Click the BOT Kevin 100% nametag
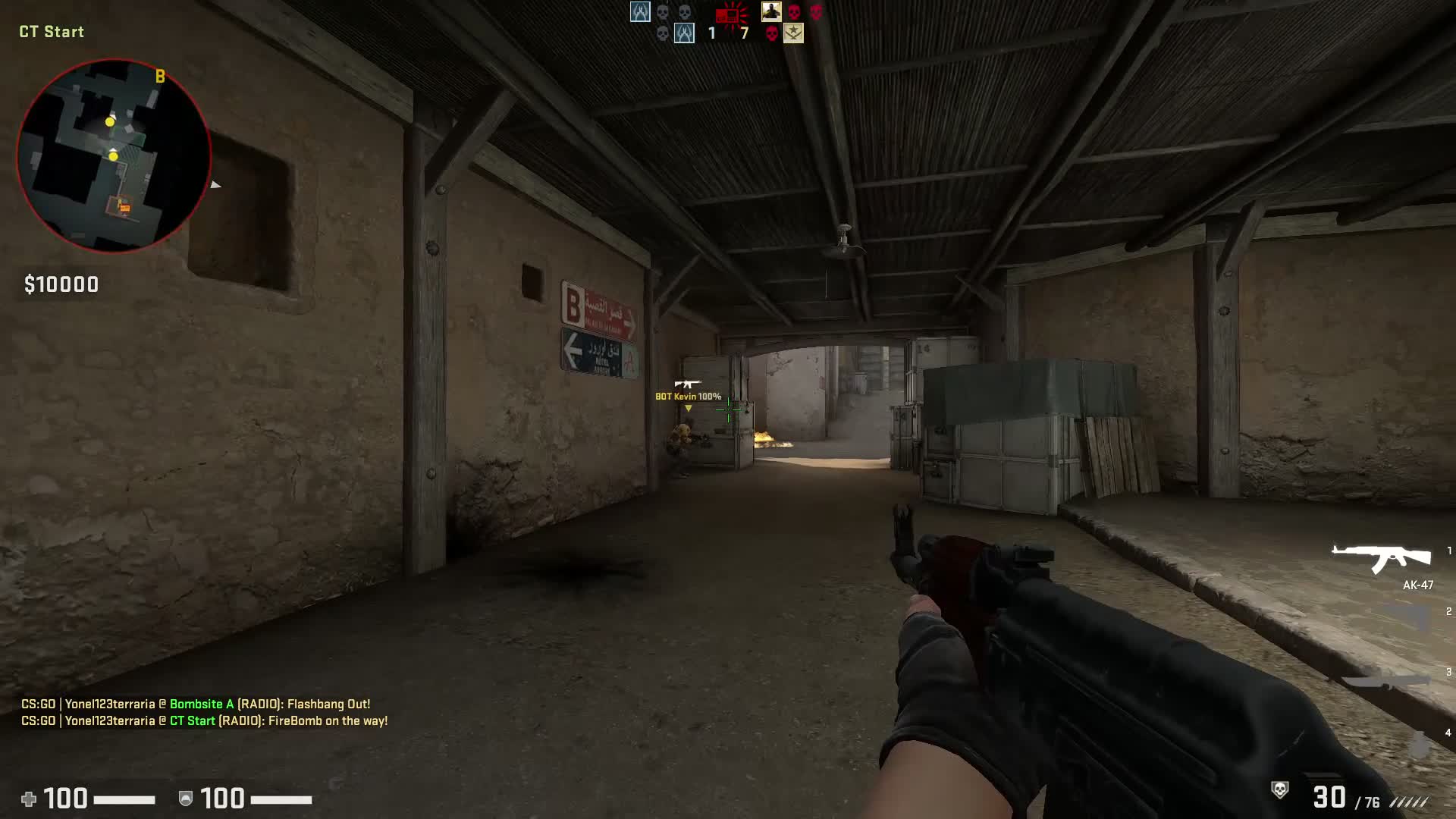 (689, 395)
